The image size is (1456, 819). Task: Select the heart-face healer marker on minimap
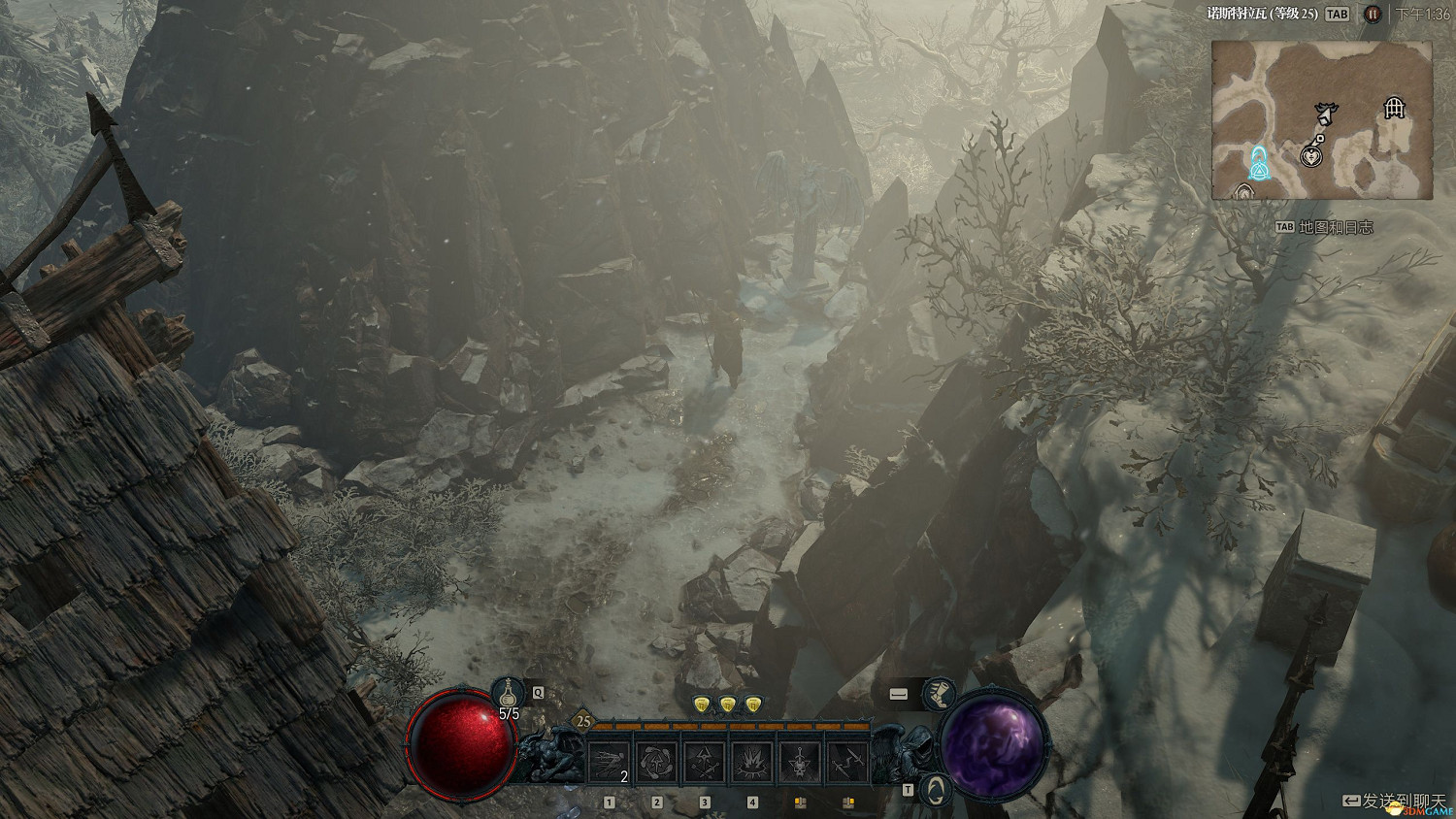tap(1312, 154)
